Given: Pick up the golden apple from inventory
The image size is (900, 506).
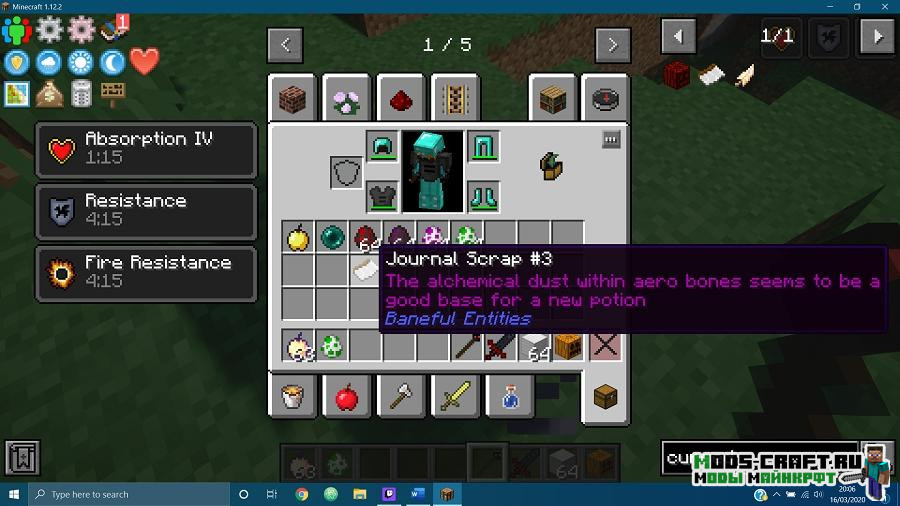Looking at the screenshot, I should coord(297,237).
